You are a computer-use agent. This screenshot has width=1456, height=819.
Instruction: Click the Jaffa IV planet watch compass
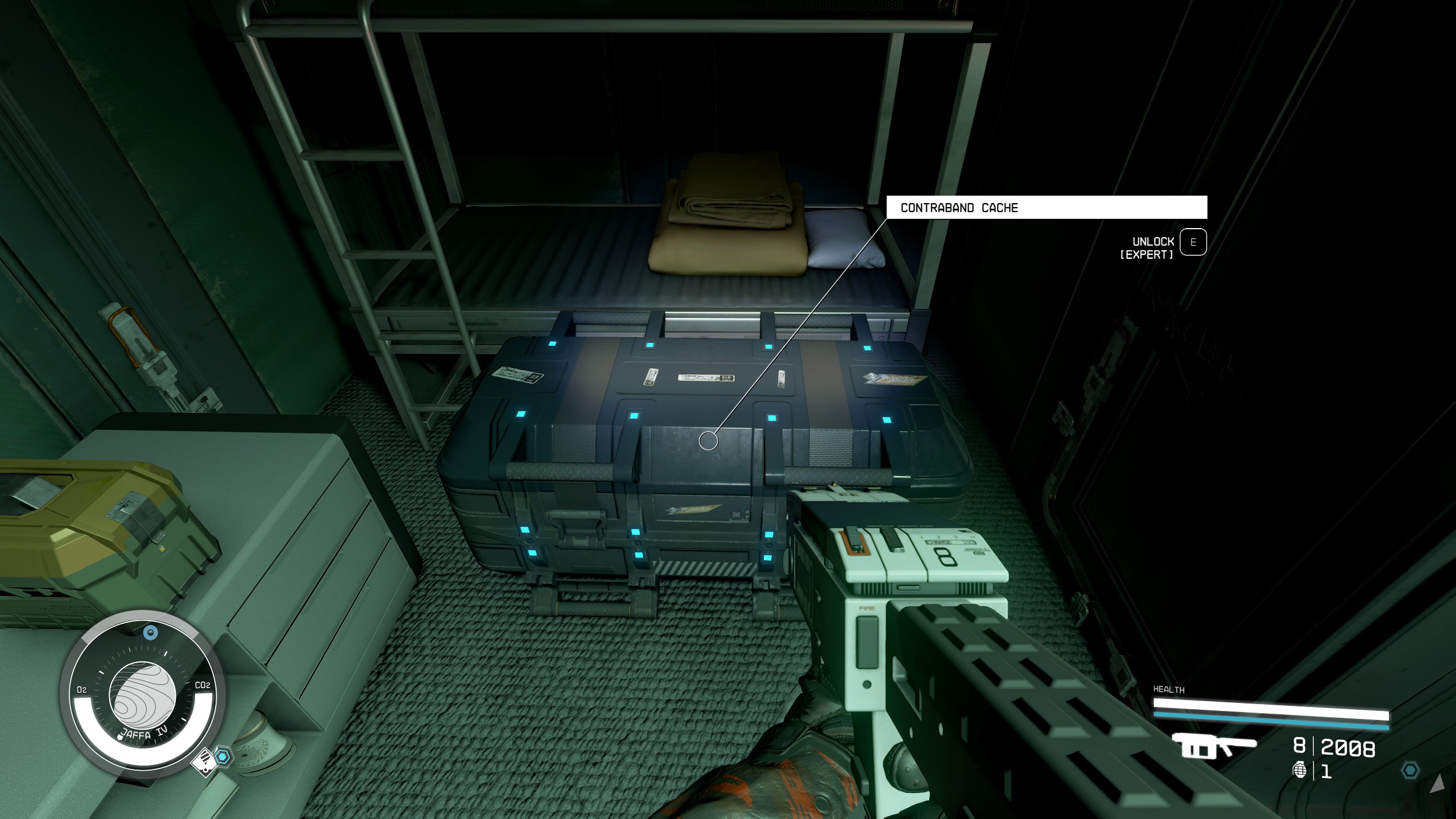(142, 697)
